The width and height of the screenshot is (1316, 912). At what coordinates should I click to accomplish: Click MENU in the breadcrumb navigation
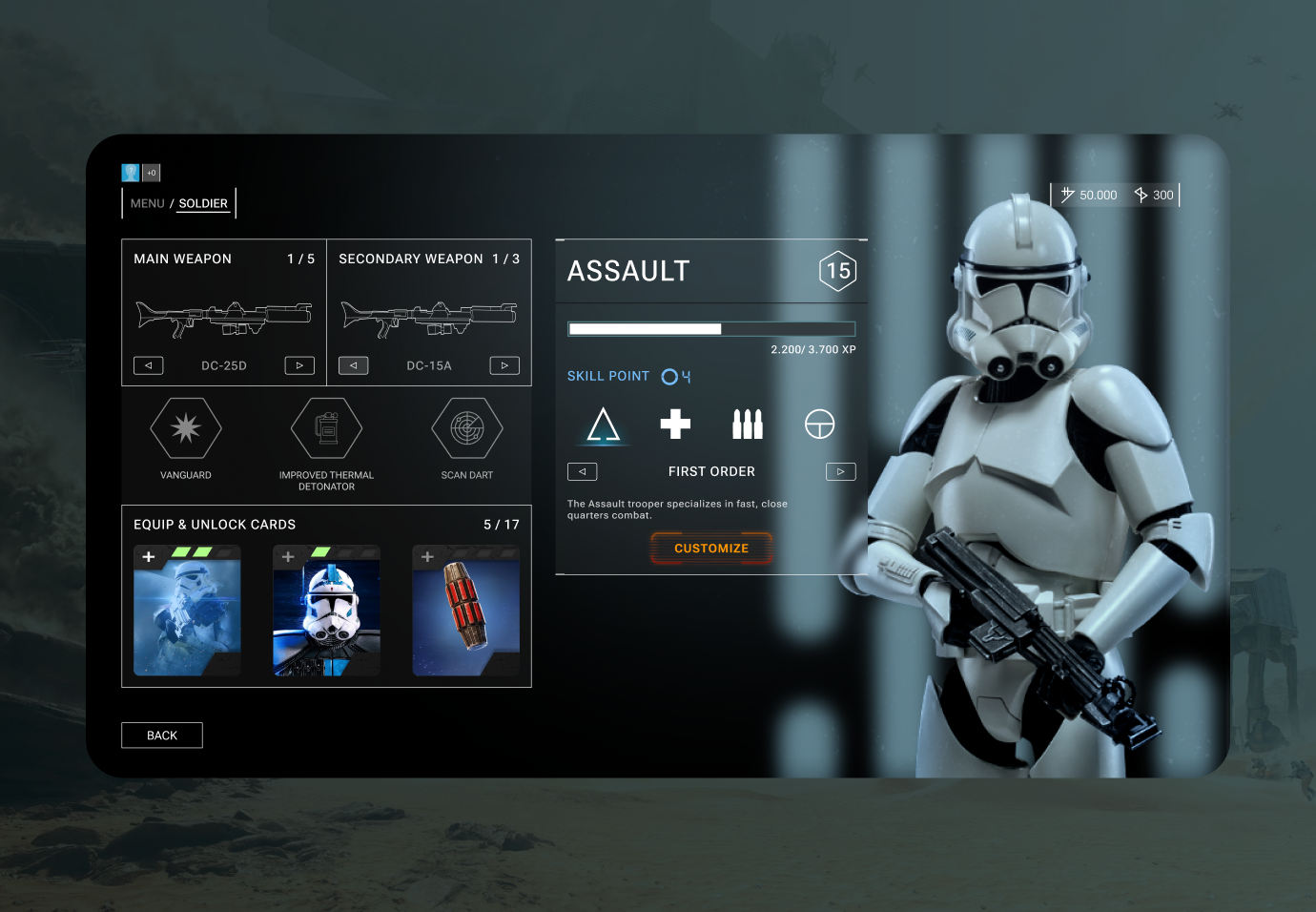[147, 203]
